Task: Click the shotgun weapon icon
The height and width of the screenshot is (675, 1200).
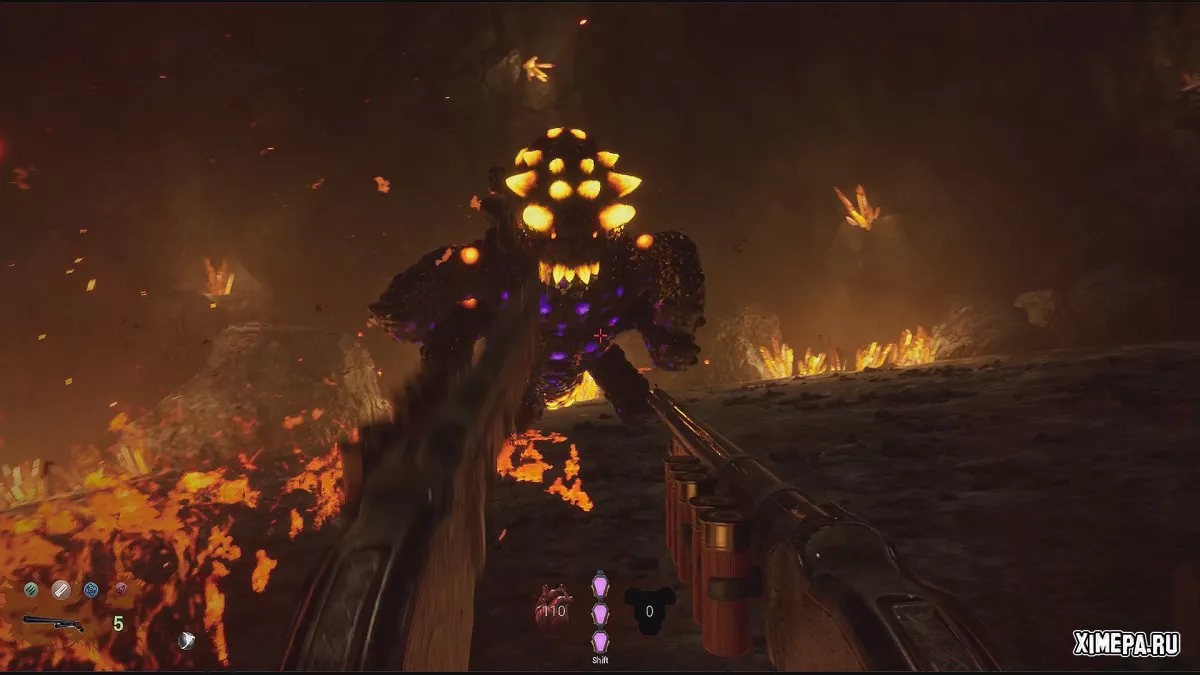Action: [53, 623]
